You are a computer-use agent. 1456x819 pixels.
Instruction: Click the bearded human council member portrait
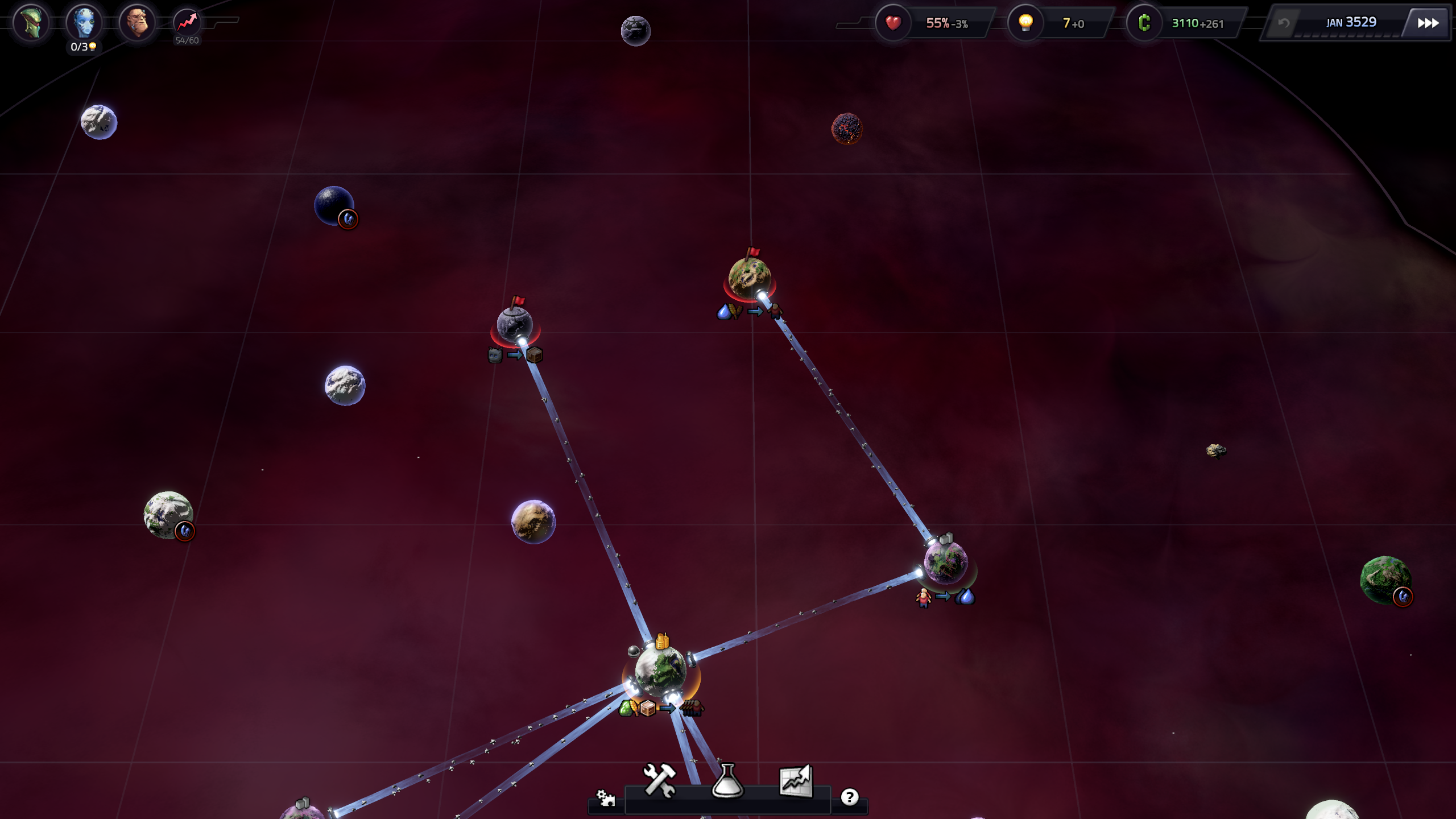tap(137, 23)
